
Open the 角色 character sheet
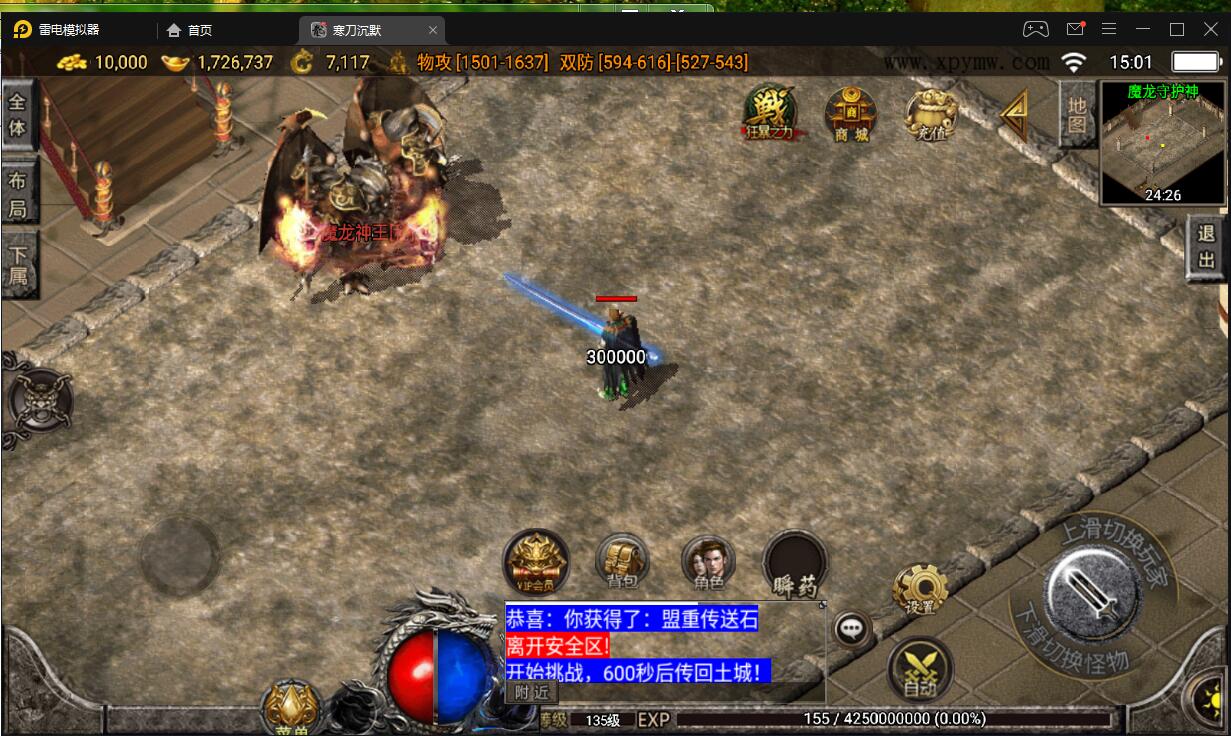tap(708, 561)
